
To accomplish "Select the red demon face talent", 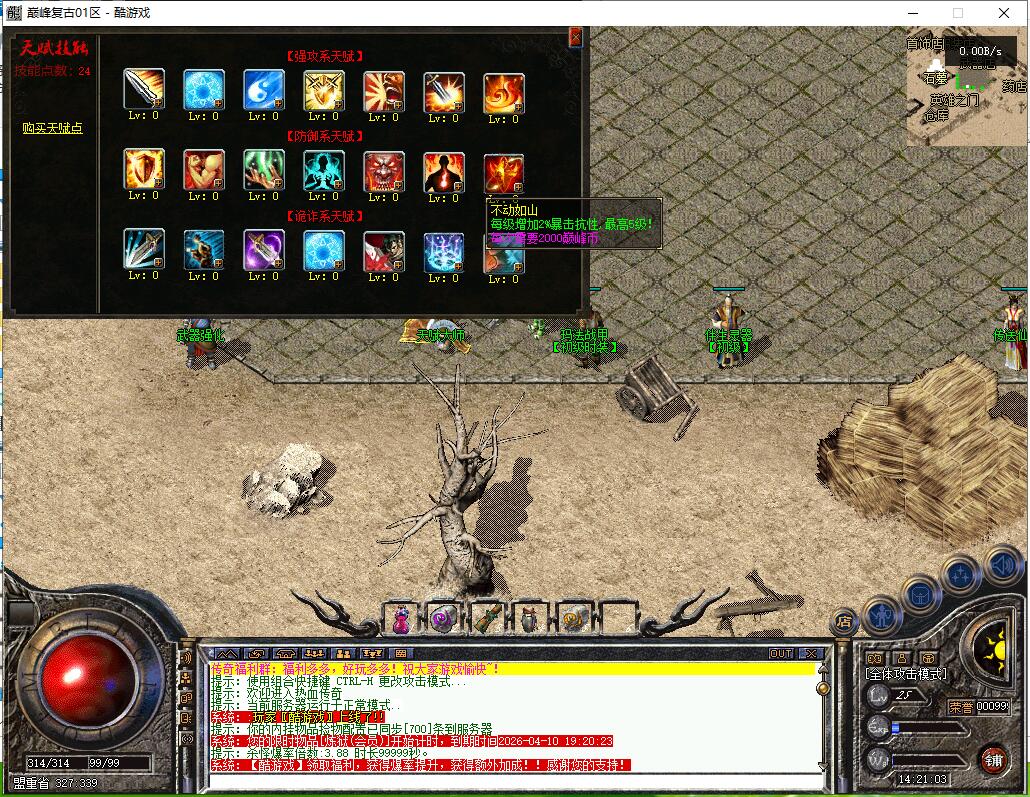I will [x=384, y=170].
